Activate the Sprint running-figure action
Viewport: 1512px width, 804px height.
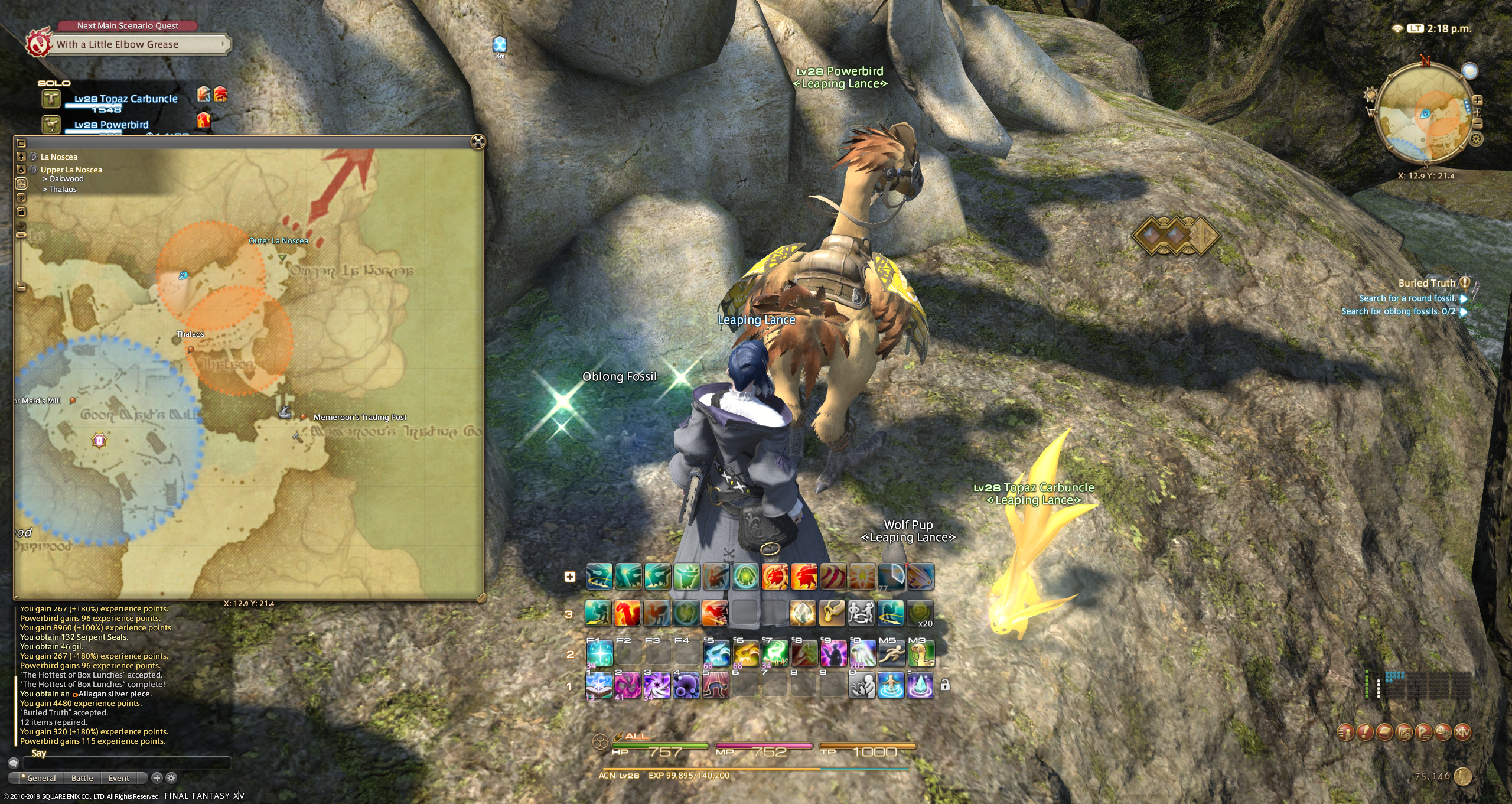coord(891,654)
